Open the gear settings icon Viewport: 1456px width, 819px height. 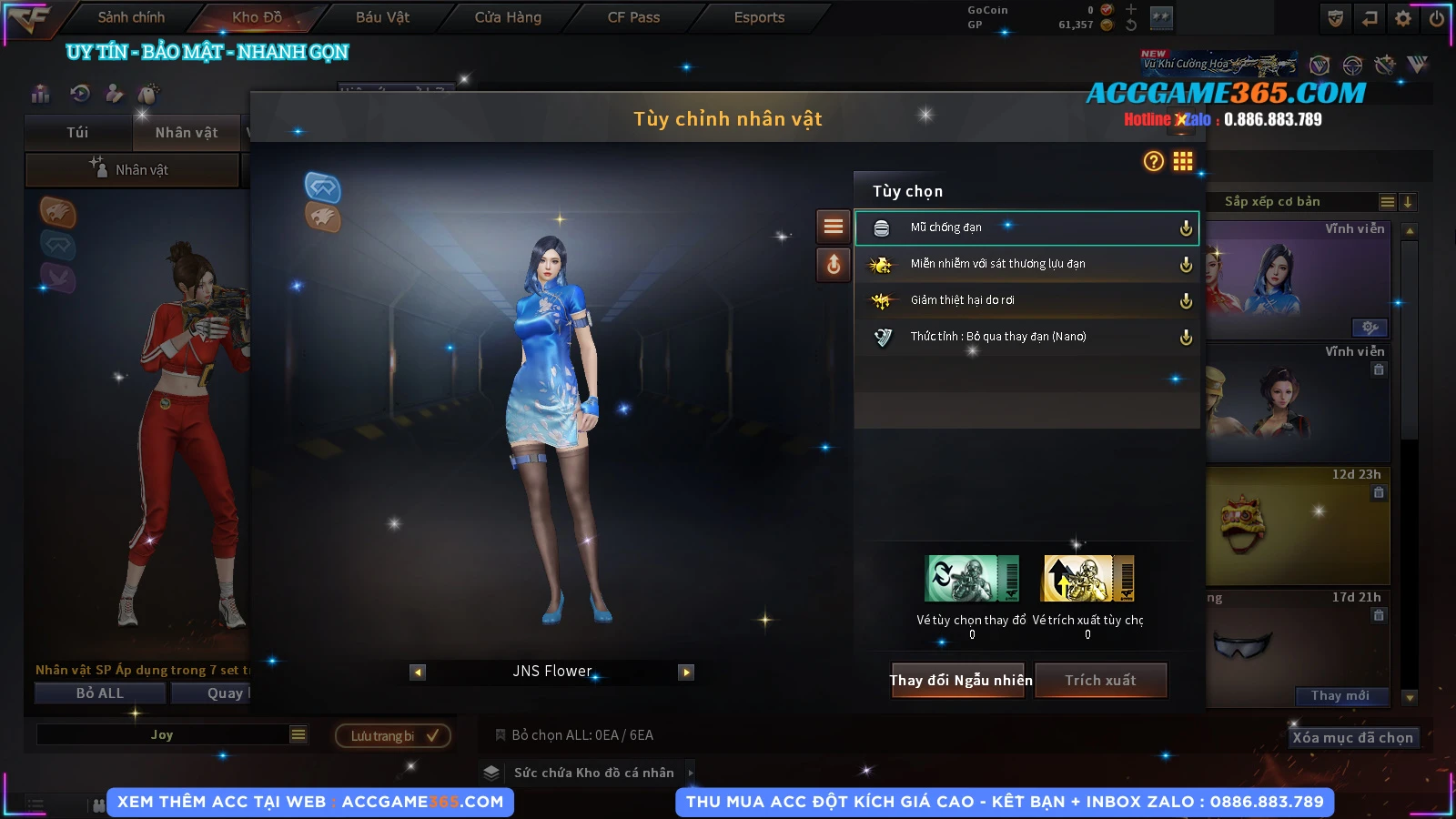pos(1403,18)
